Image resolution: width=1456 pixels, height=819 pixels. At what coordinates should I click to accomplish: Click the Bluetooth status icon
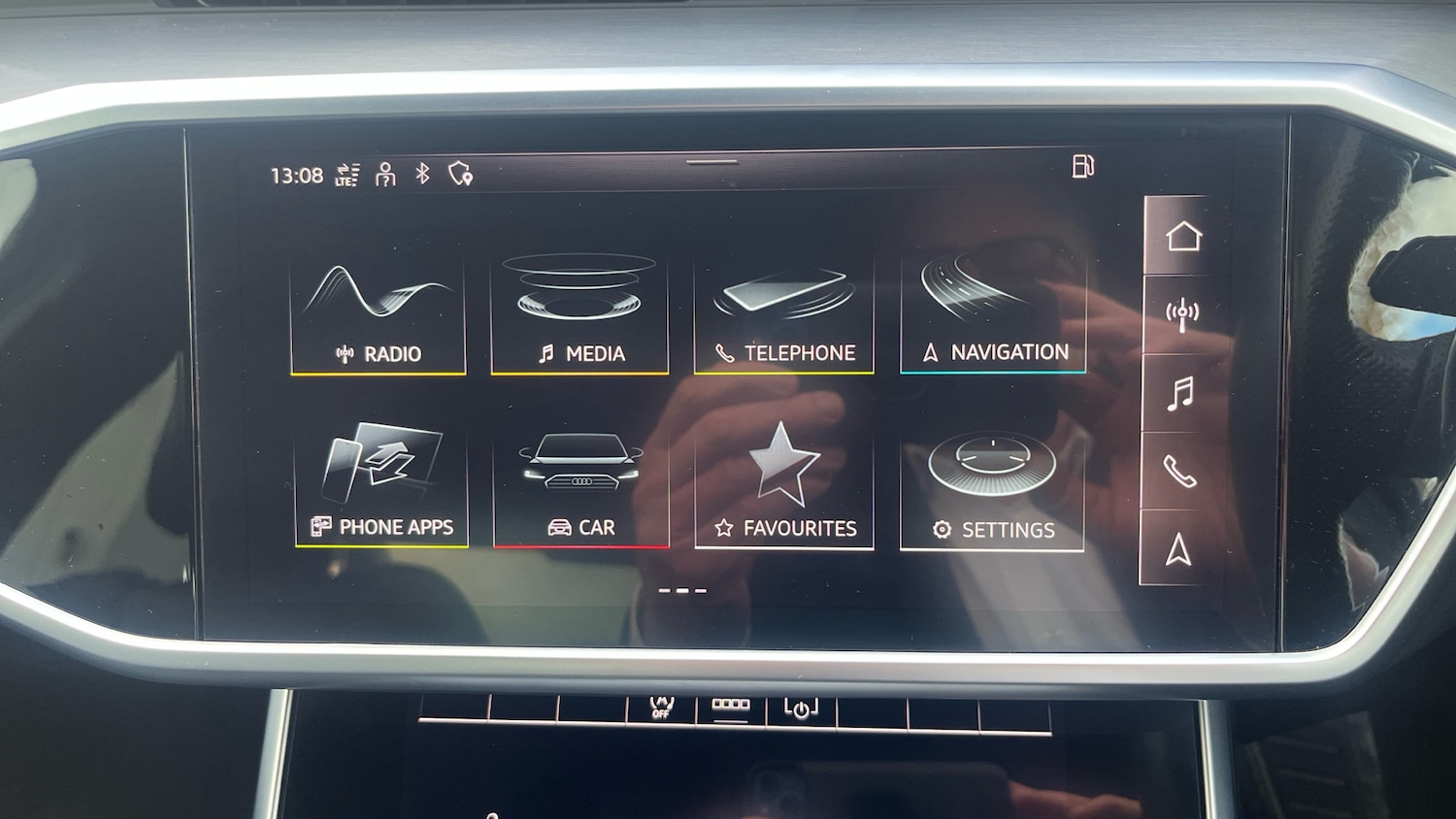pyautogui.click(x=422, y=174)
